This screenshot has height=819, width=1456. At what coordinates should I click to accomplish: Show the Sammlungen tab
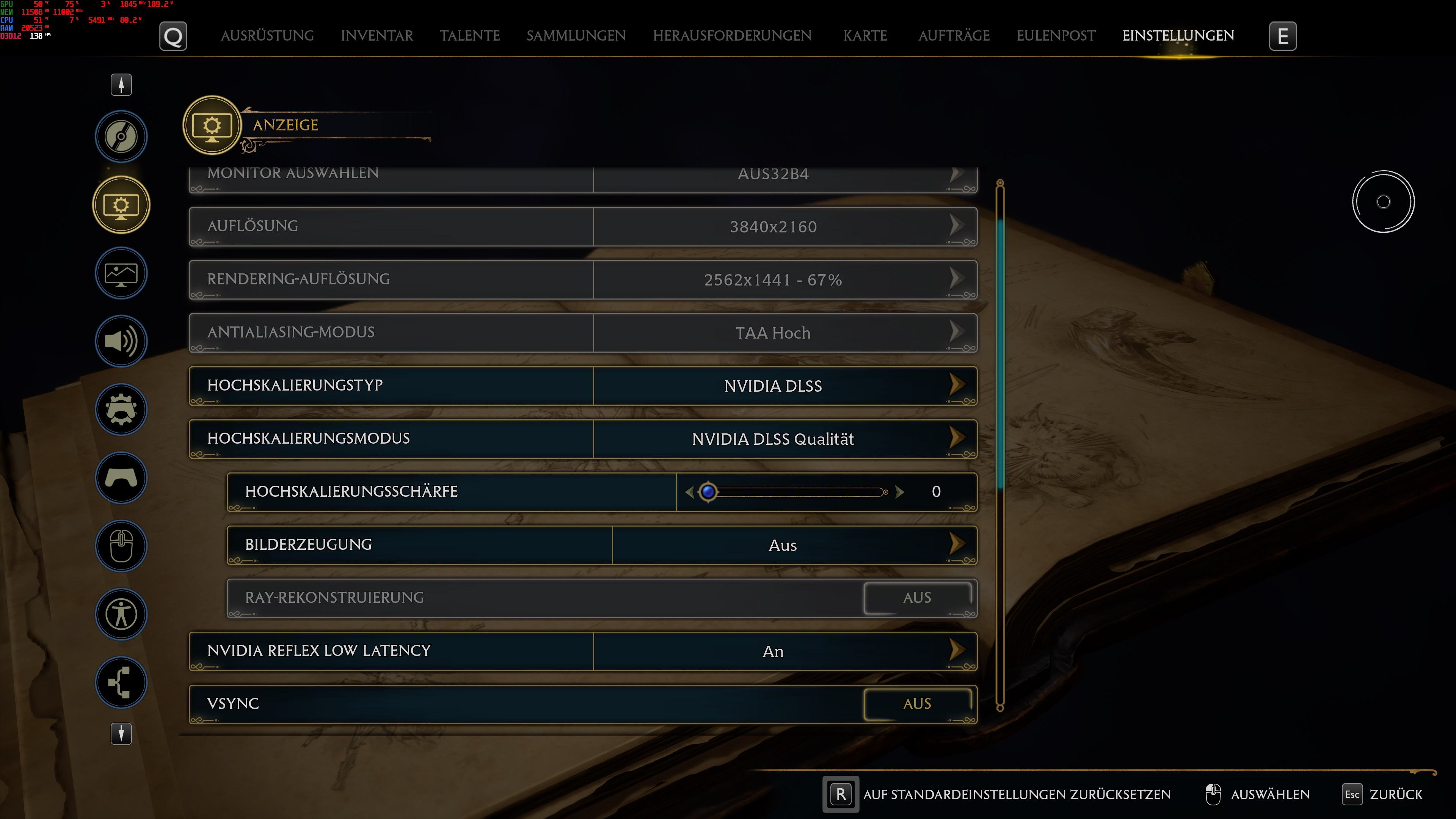pyautogui.click(x=576, y=36)
